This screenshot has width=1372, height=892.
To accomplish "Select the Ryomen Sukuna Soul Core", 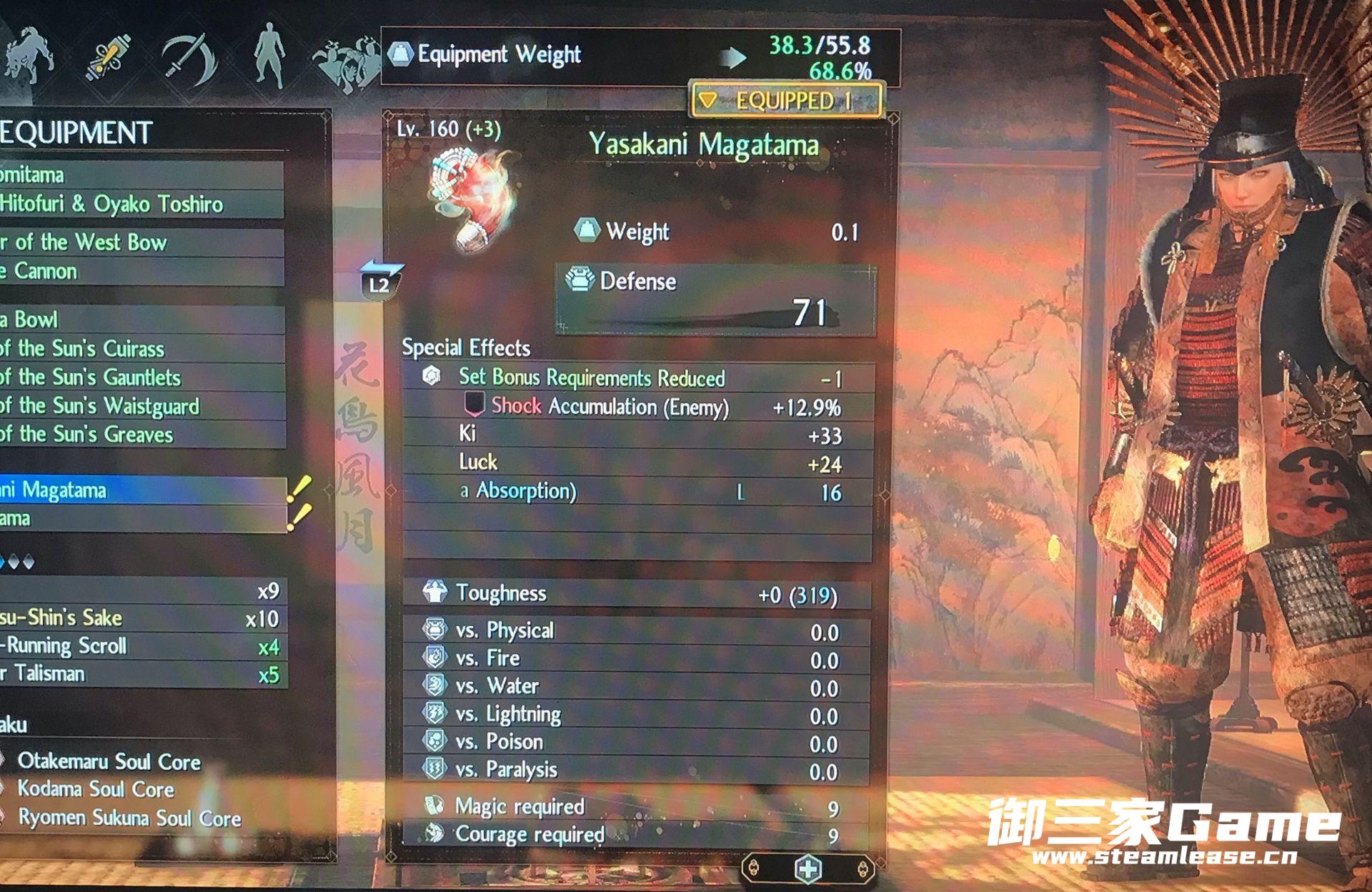I will click(x=129, y=818).
